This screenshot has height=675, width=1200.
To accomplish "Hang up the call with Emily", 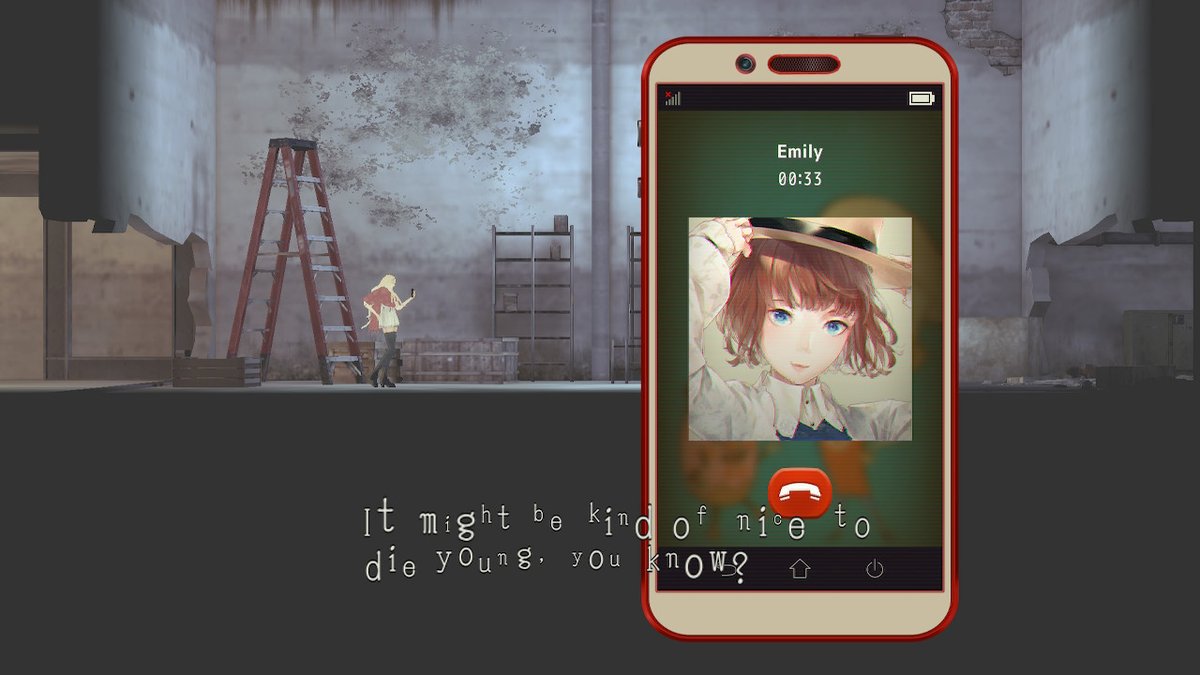I will click(x=800, y=492).
